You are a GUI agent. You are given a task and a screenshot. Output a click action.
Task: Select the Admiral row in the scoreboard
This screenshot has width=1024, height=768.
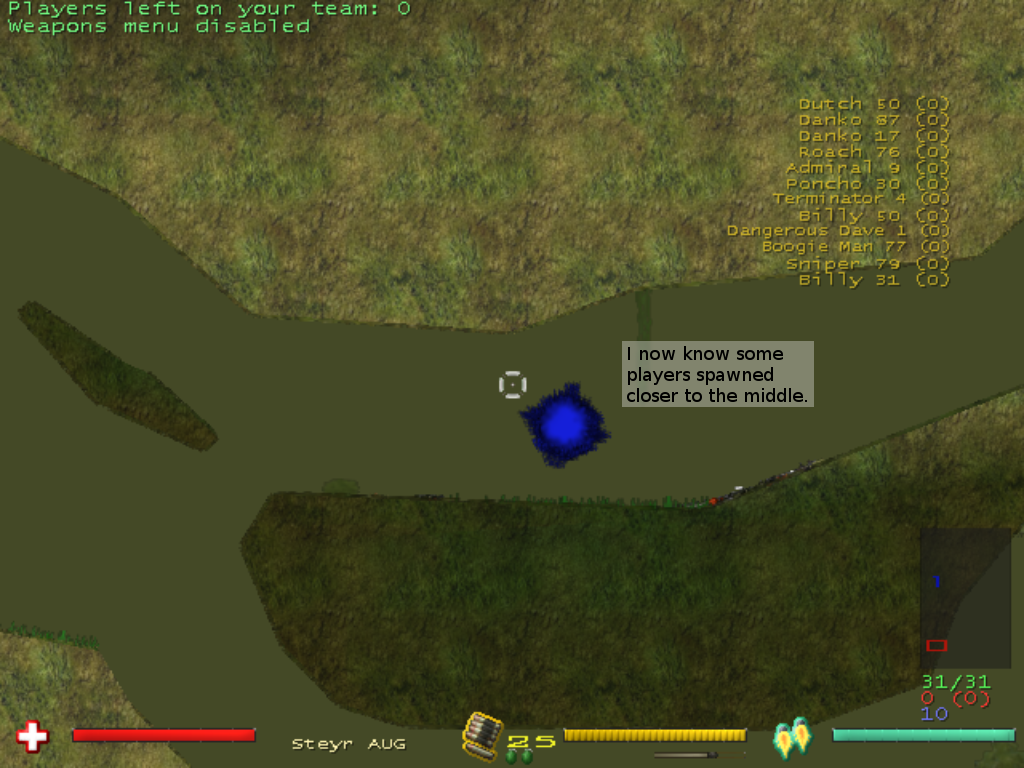coord(867,168)
